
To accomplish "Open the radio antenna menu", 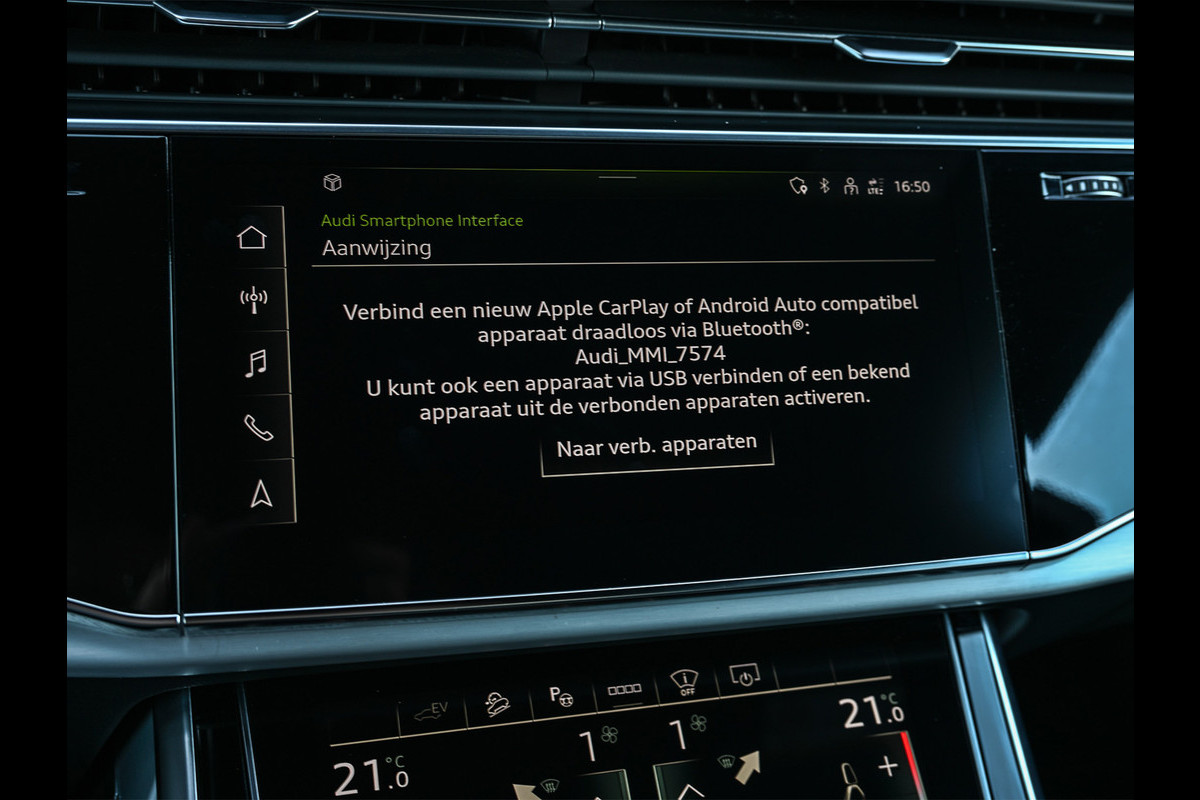I will (254, 299).
